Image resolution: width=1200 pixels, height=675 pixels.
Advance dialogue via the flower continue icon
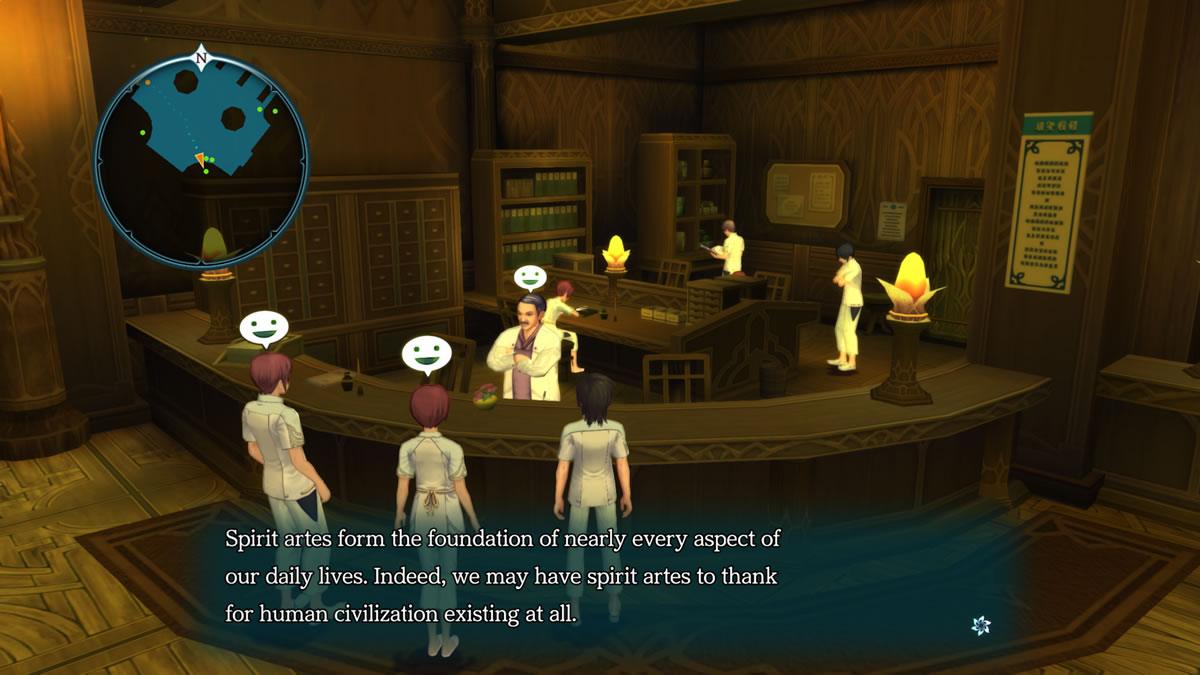[x=981, y=625]
